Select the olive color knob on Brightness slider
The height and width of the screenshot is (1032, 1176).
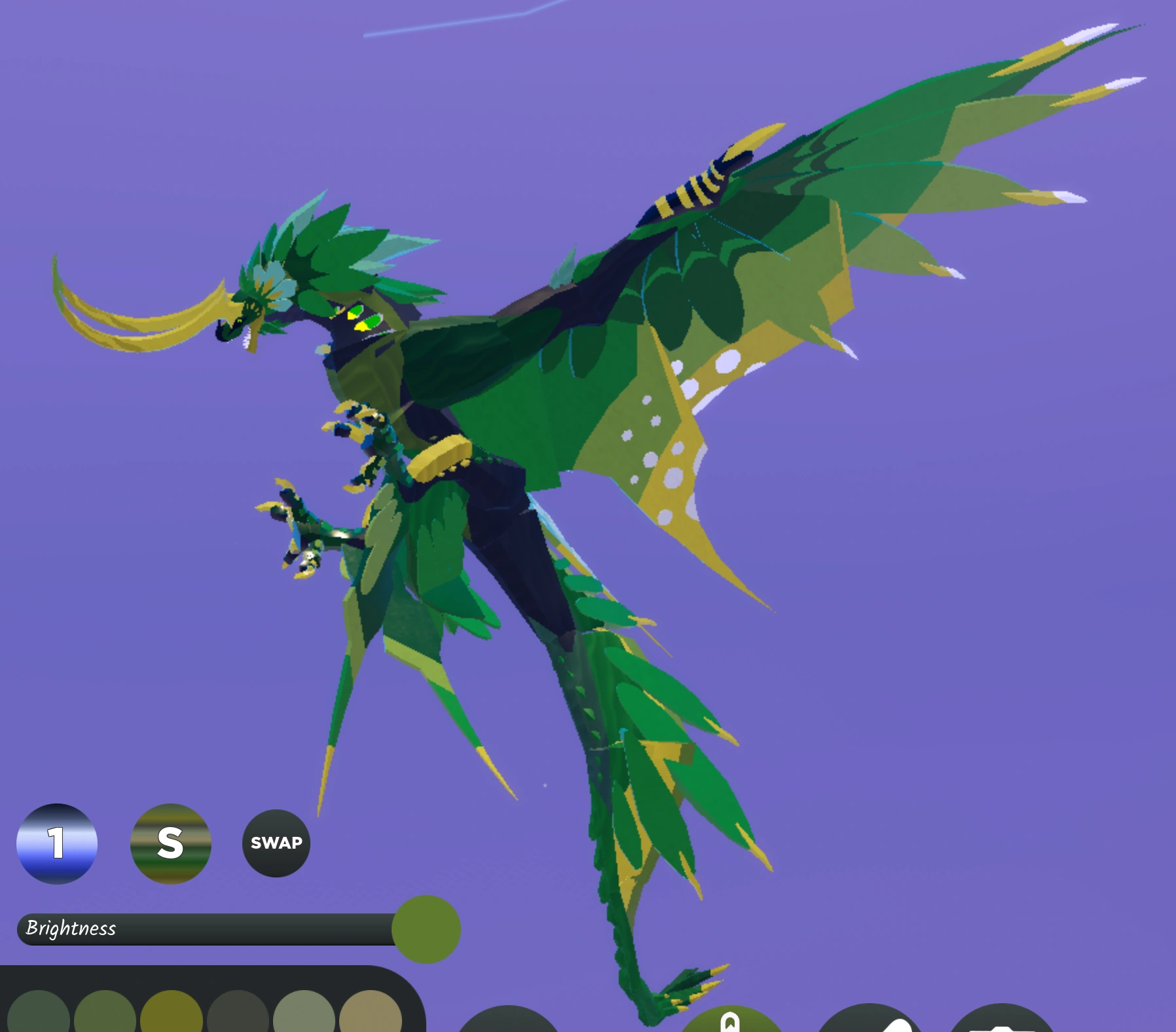427,929
